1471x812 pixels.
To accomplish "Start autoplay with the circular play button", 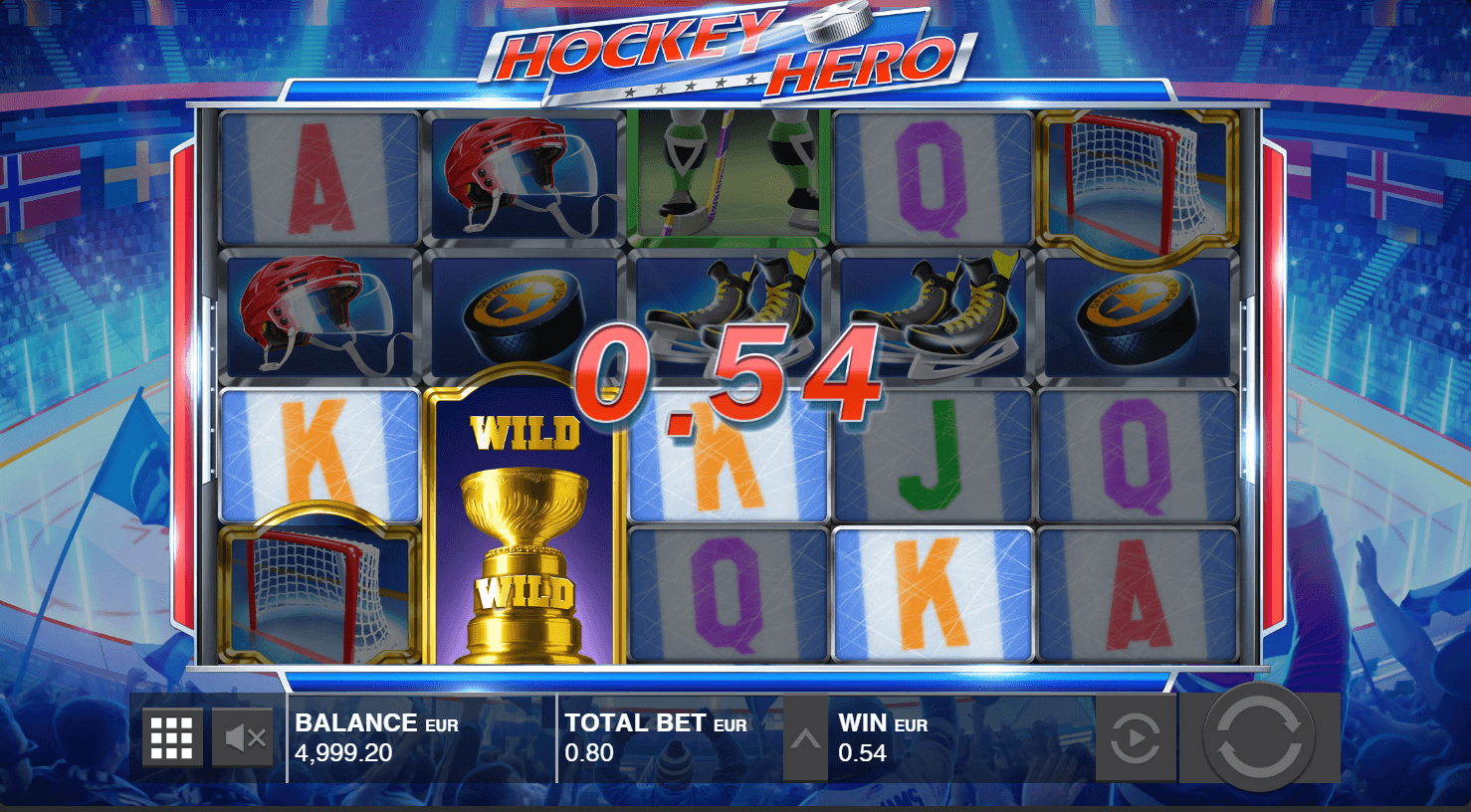I will [x=1136, y=738].
